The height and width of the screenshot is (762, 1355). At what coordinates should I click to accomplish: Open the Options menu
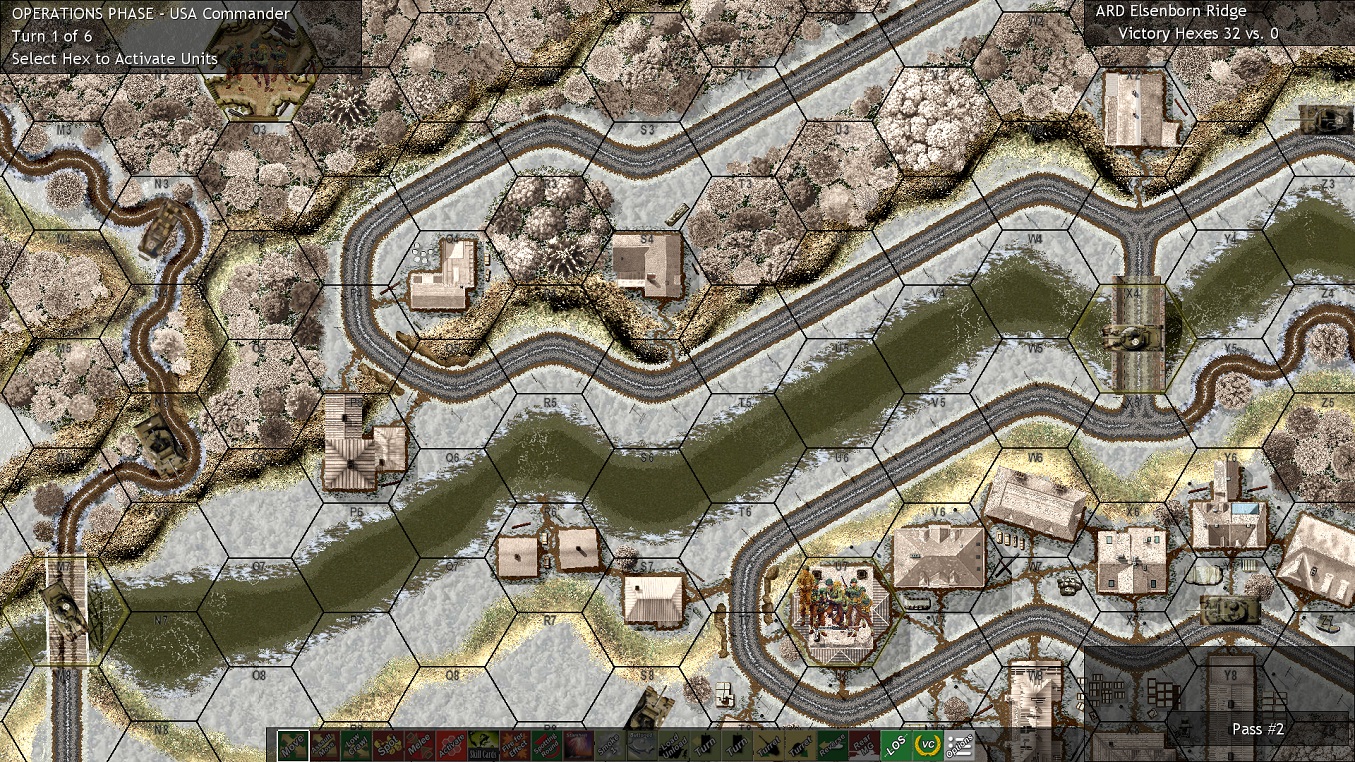click(960, 745)
